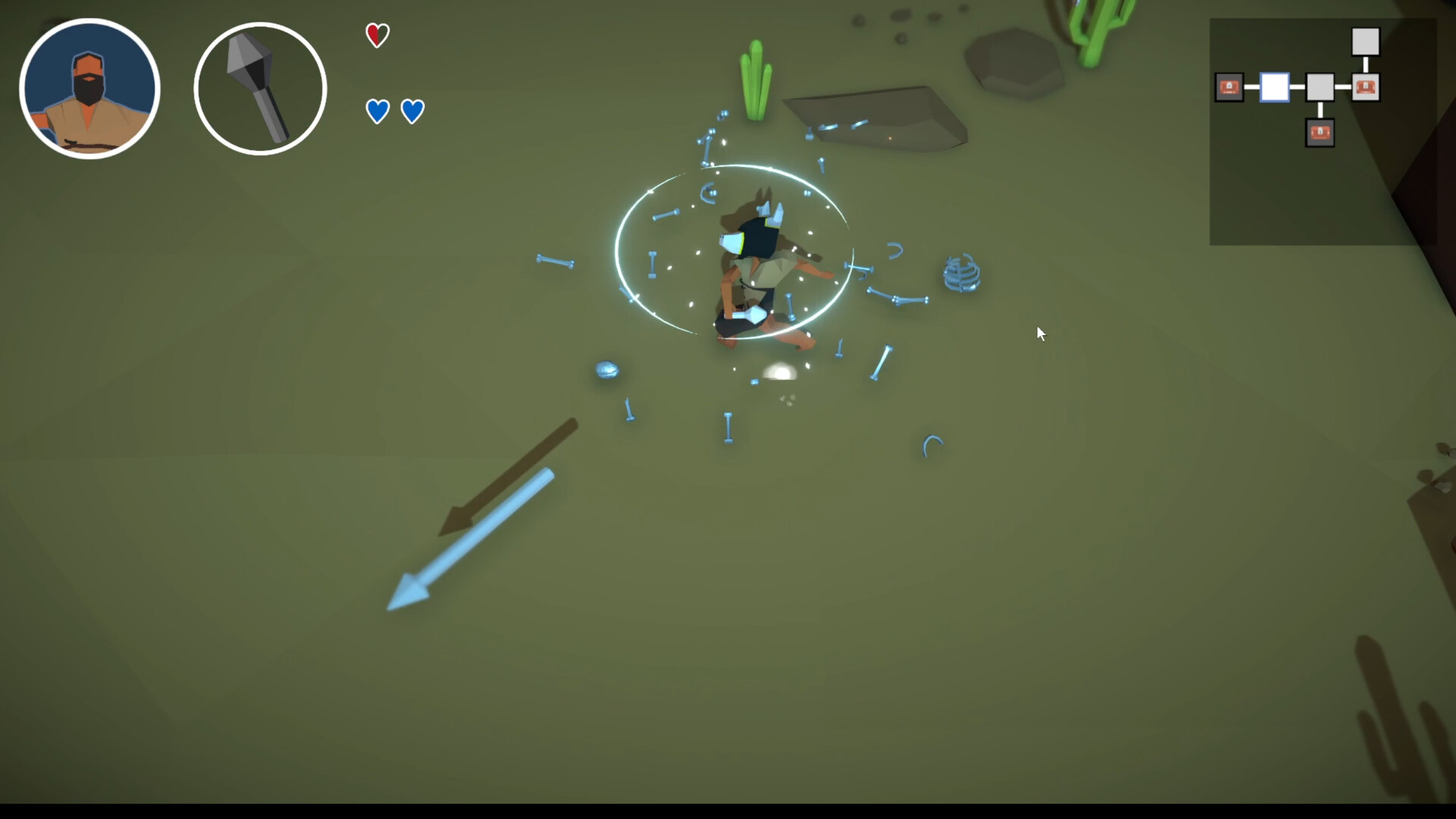This screenshot has height=819, width=1456.
Task: Pick up the silver ore nugget
Action: (607, 370)
